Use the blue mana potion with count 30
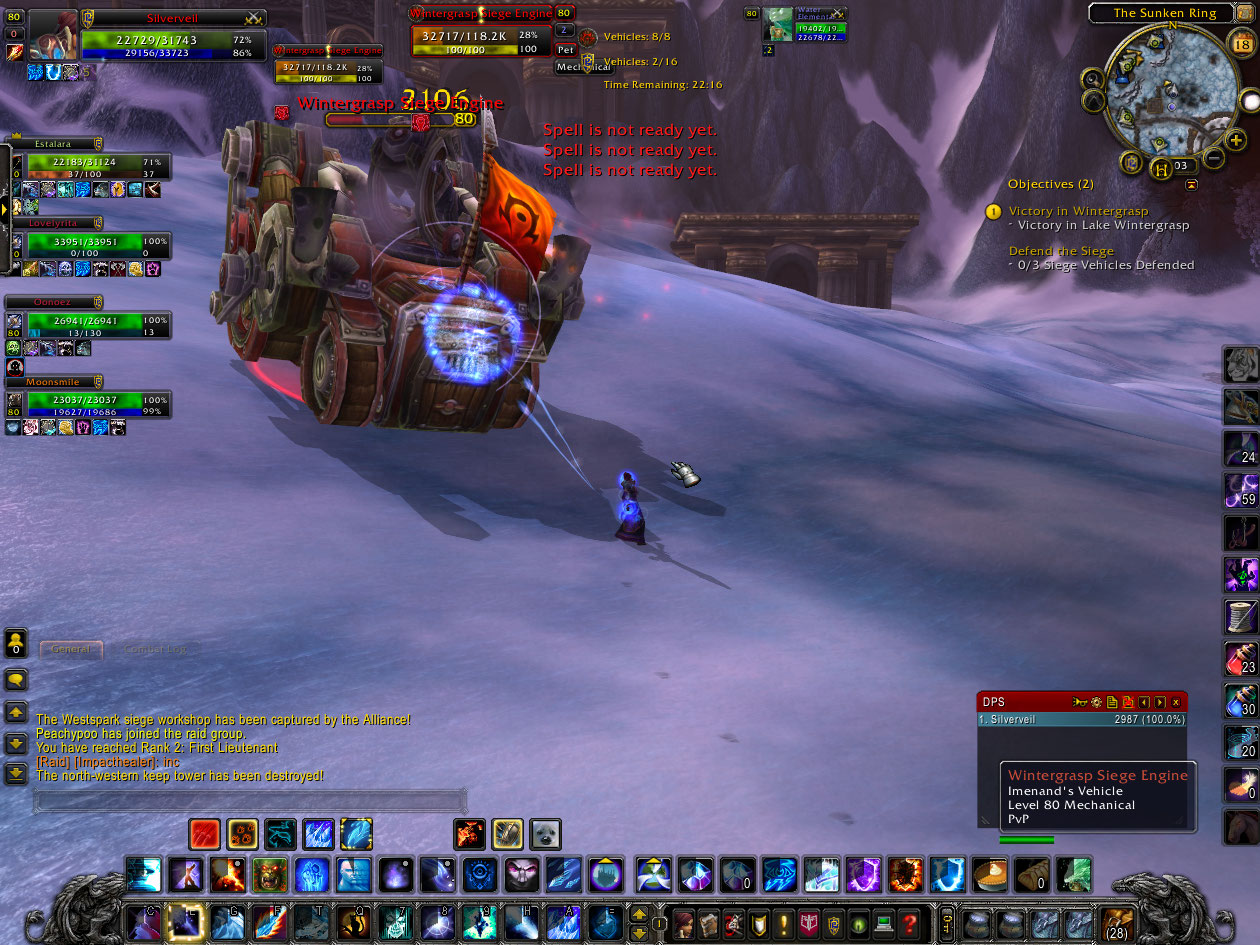Viewport: 1260px width, 945px height. 1241,700
